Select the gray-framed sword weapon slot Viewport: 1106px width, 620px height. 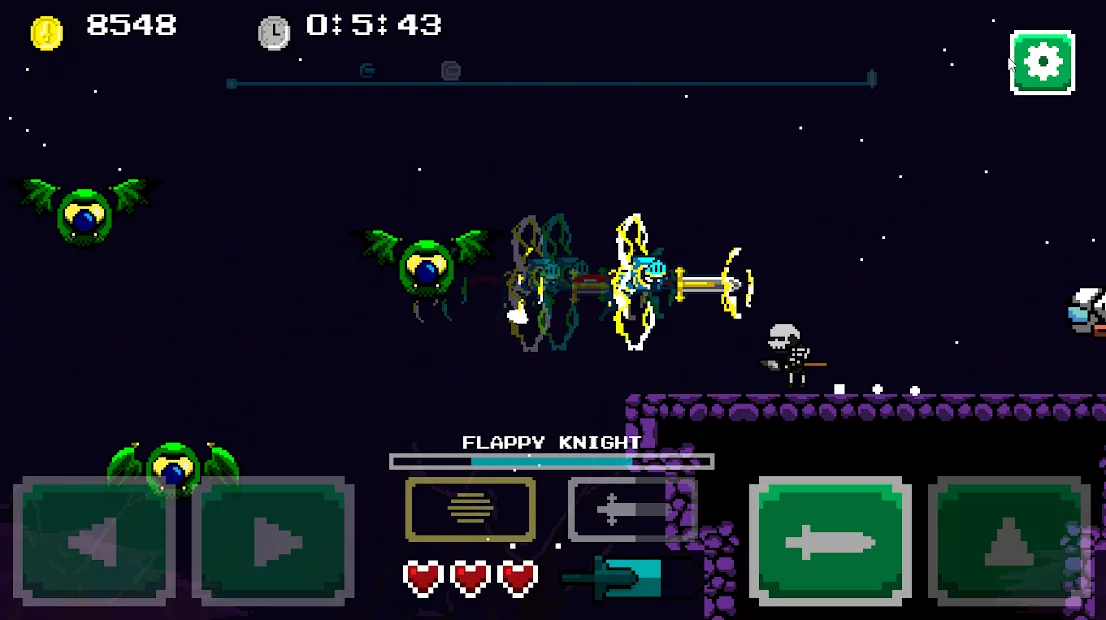[631, 509]
